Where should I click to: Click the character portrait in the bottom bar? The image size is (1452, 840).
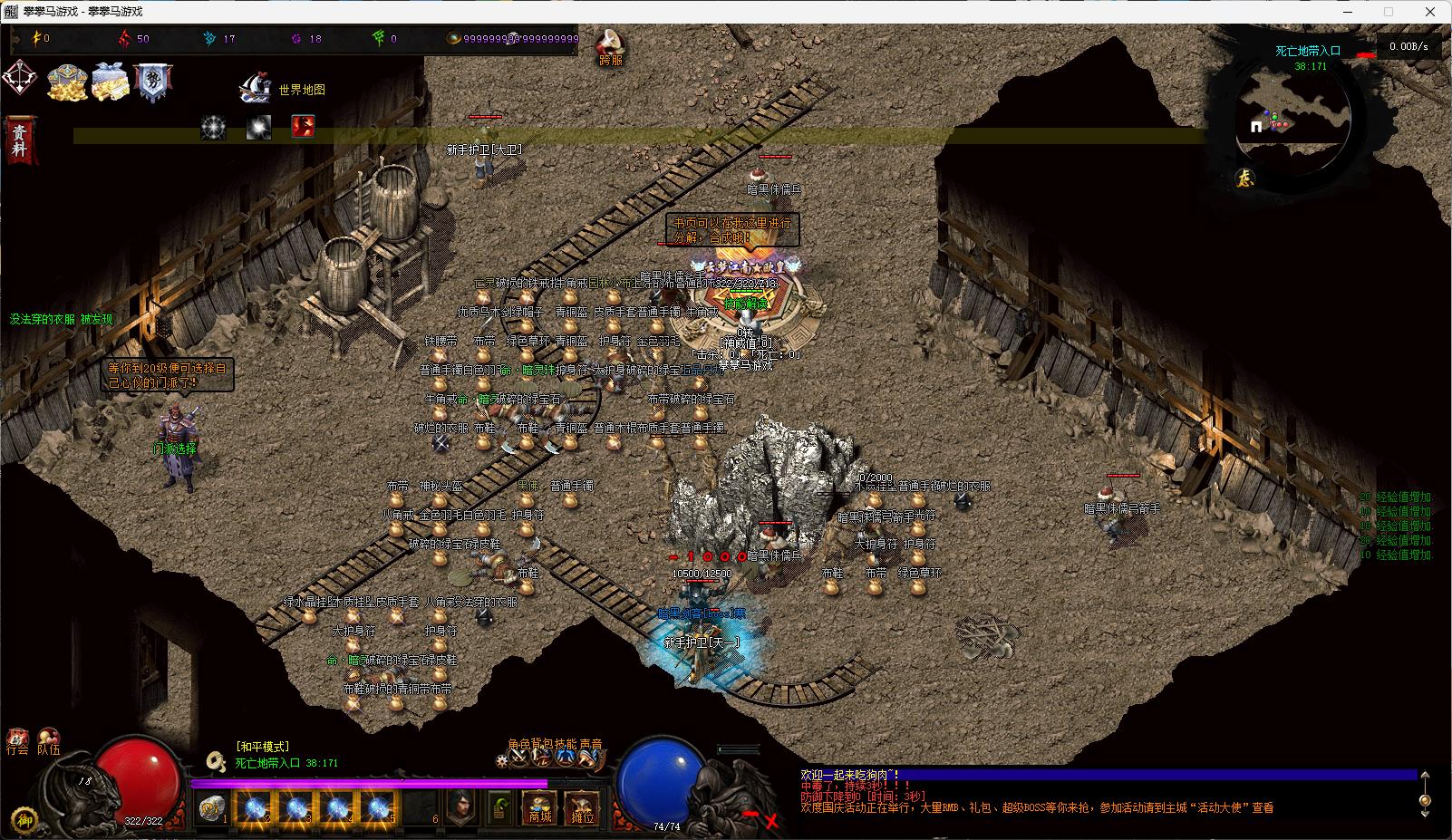(461, 807)
